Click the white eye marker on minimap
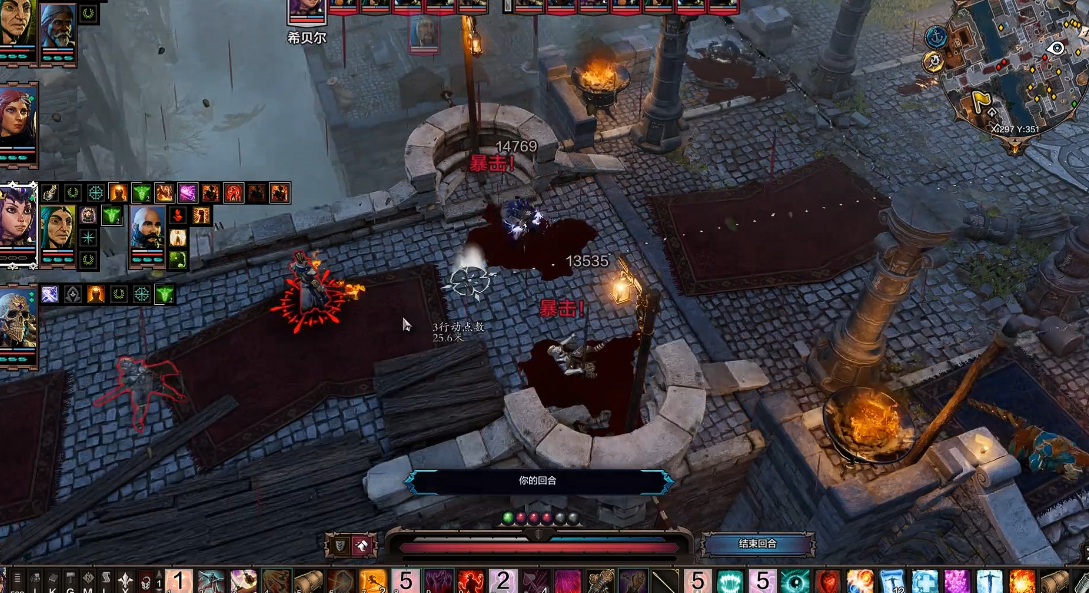Viewport: 1089px width, 593px height. point(1055,47)
